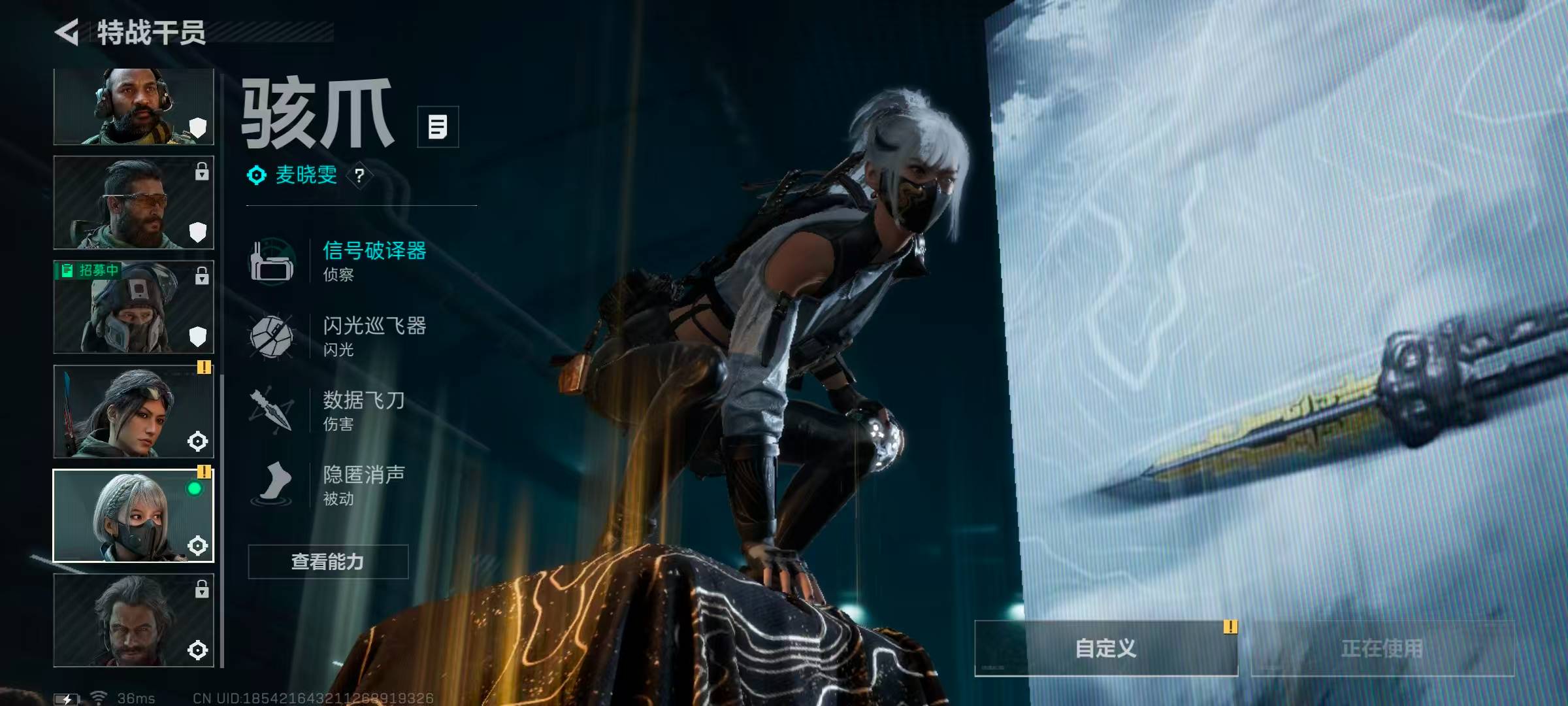Choose the 数据飞刀 ability entry
The width and height of the screenshot is (1568, 706).
363,410
